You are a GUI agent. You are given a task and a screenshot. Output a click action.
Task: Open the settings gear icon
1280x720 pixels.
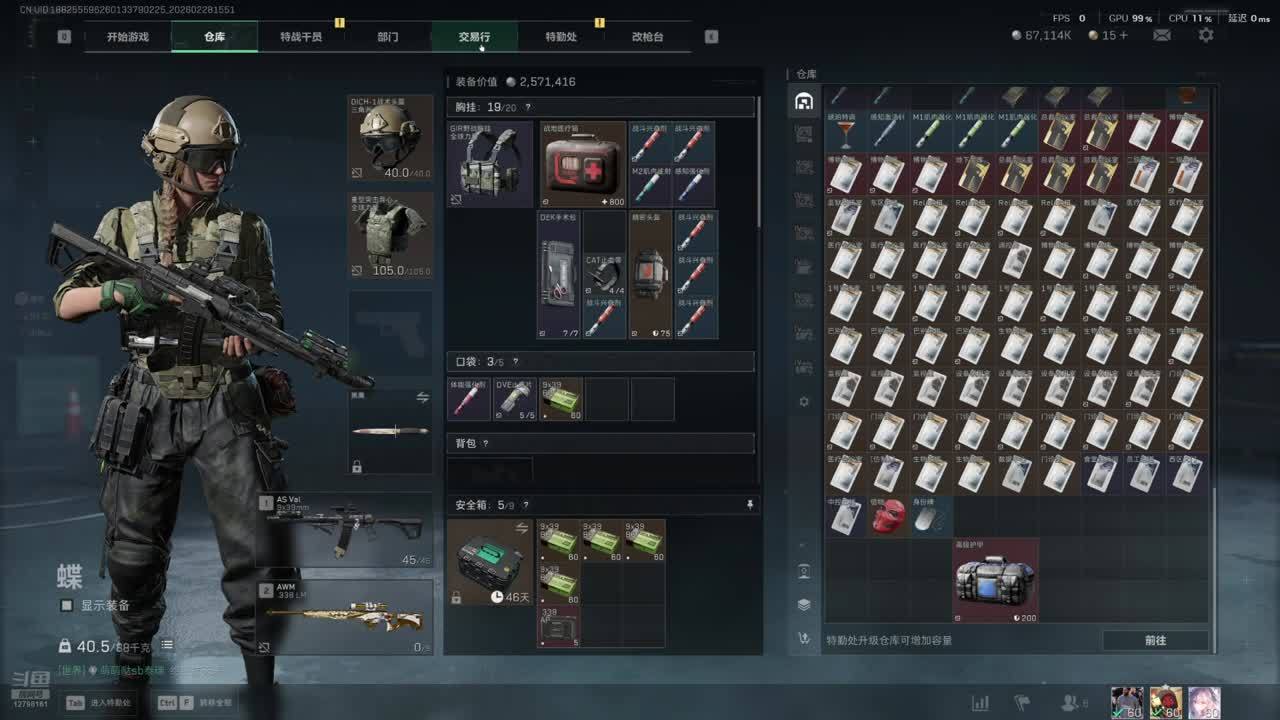click(1206, 35)
